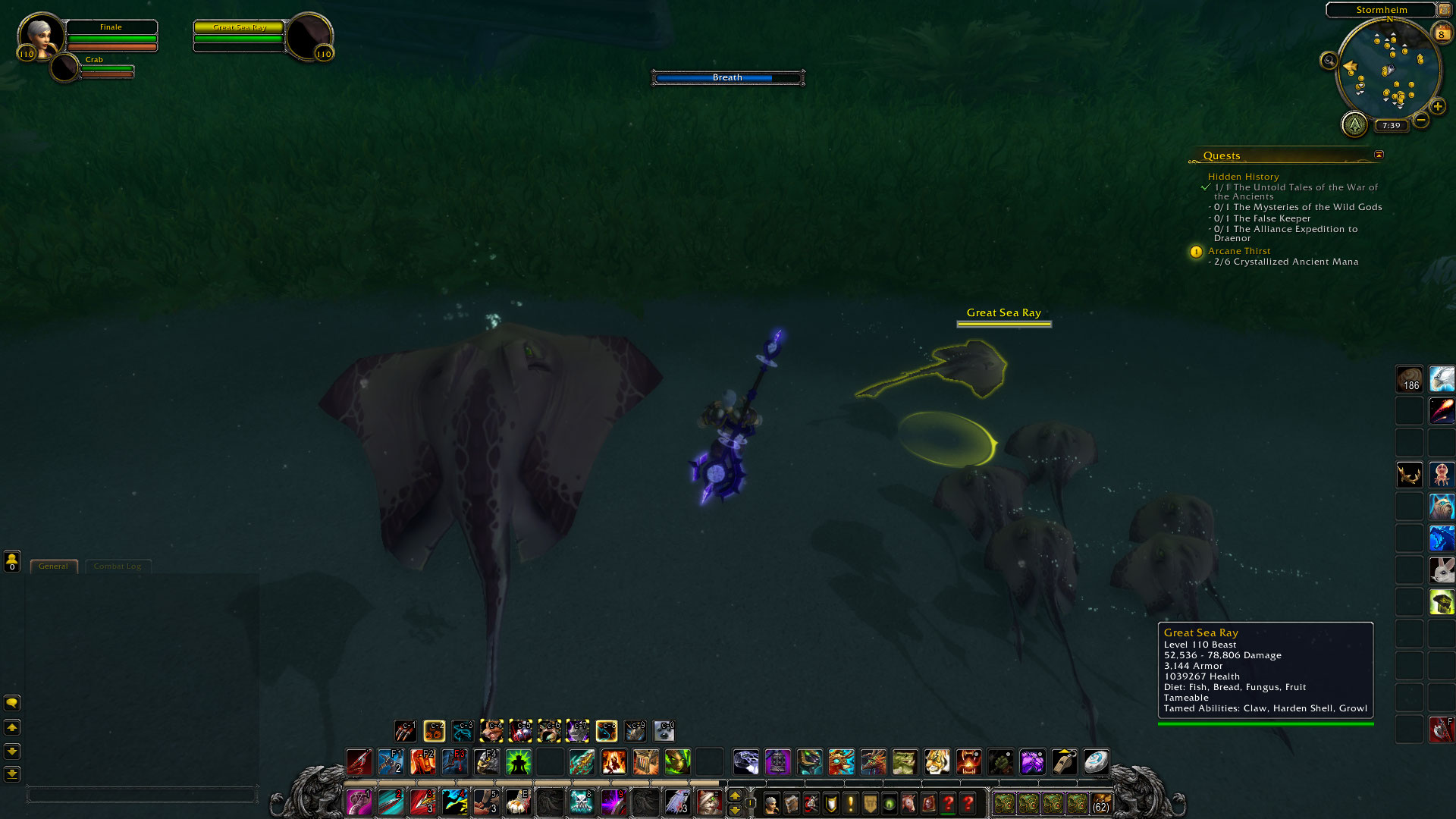Activate the white tiger head ability

[937, 761]
